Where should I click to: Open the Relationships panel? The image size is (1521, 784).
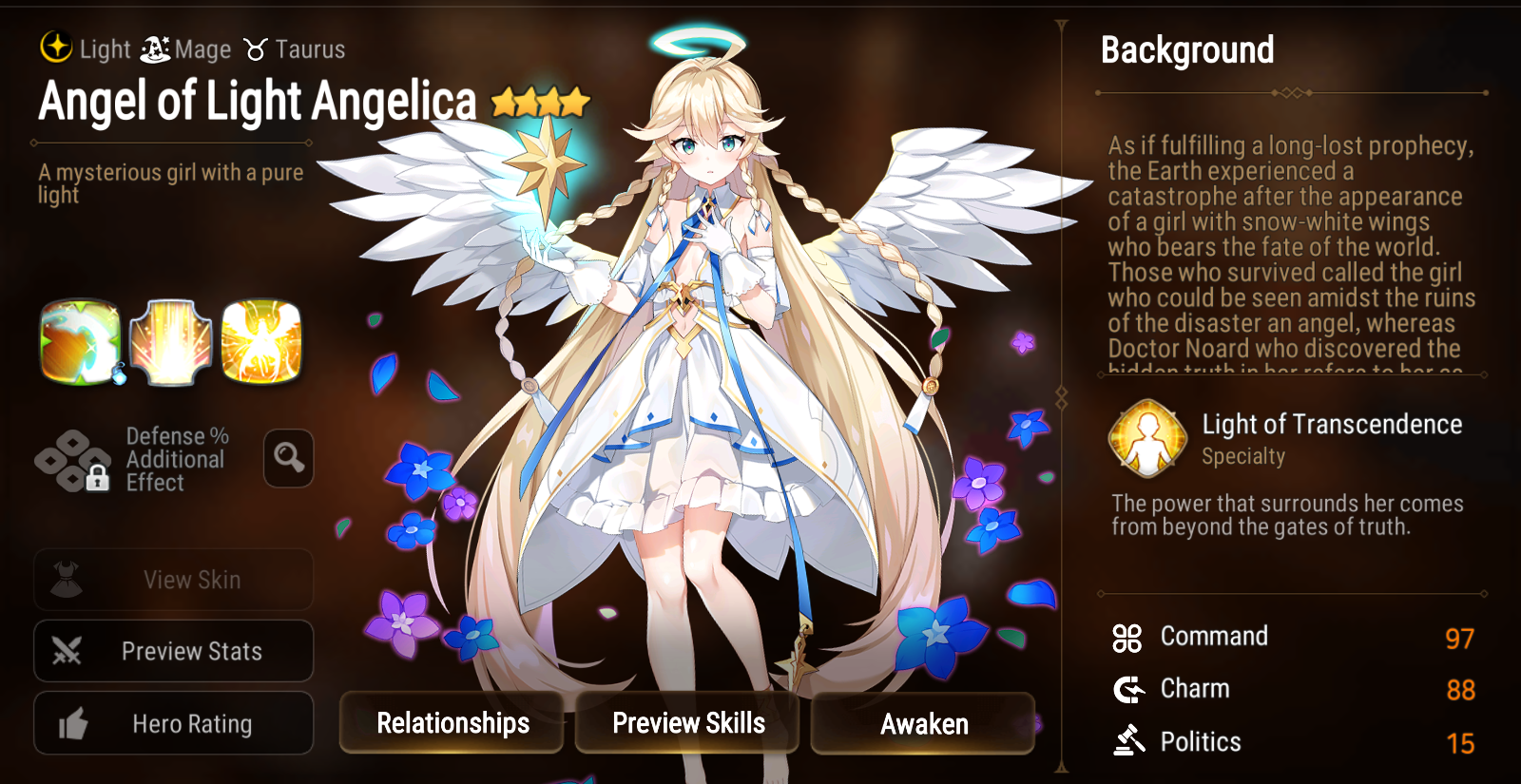coord(452,723)
